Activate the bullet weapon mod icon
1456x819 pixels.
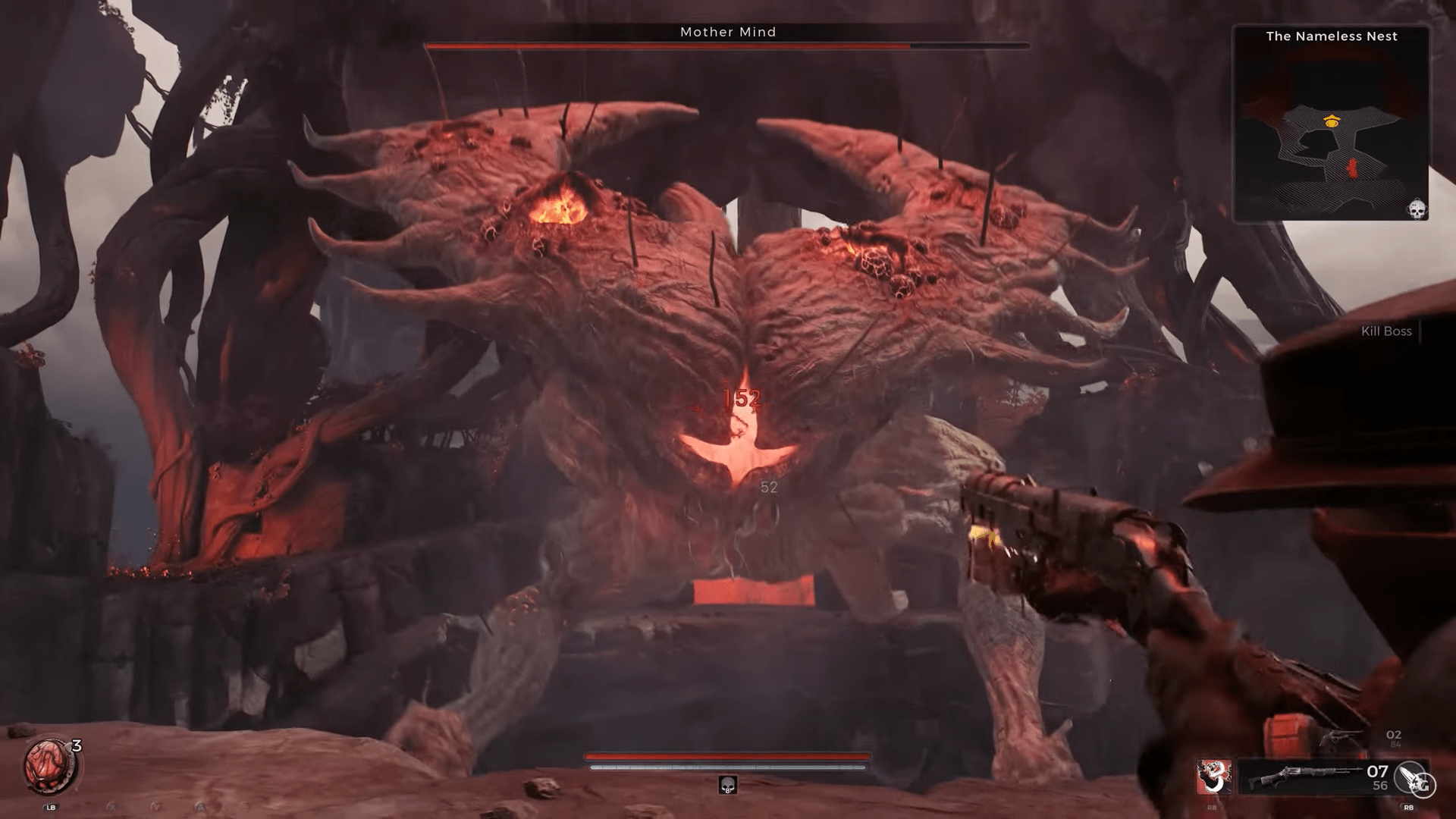click(x=1414, y=779)
